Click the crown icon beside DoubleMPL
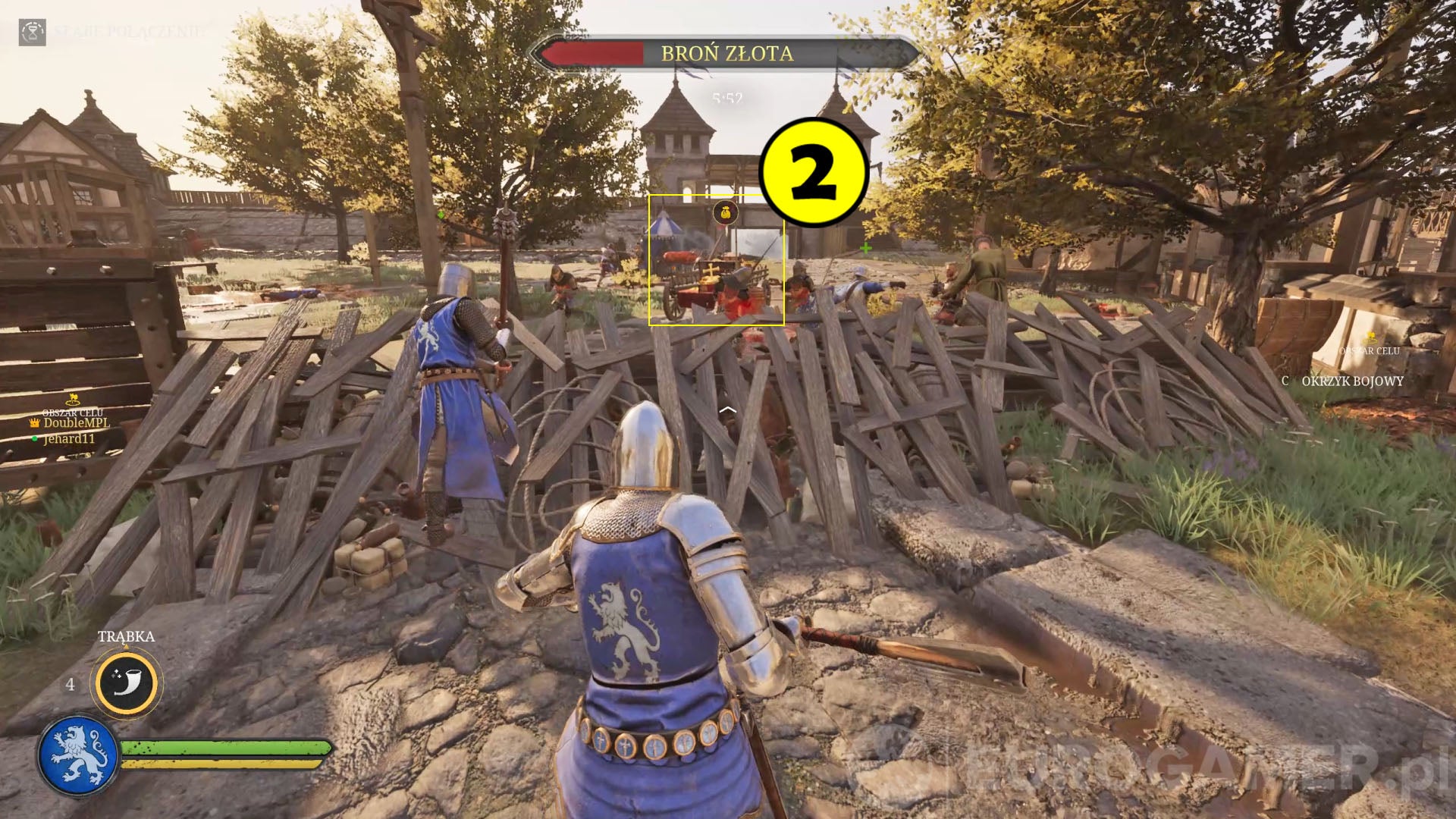 (x=35, y=422)
